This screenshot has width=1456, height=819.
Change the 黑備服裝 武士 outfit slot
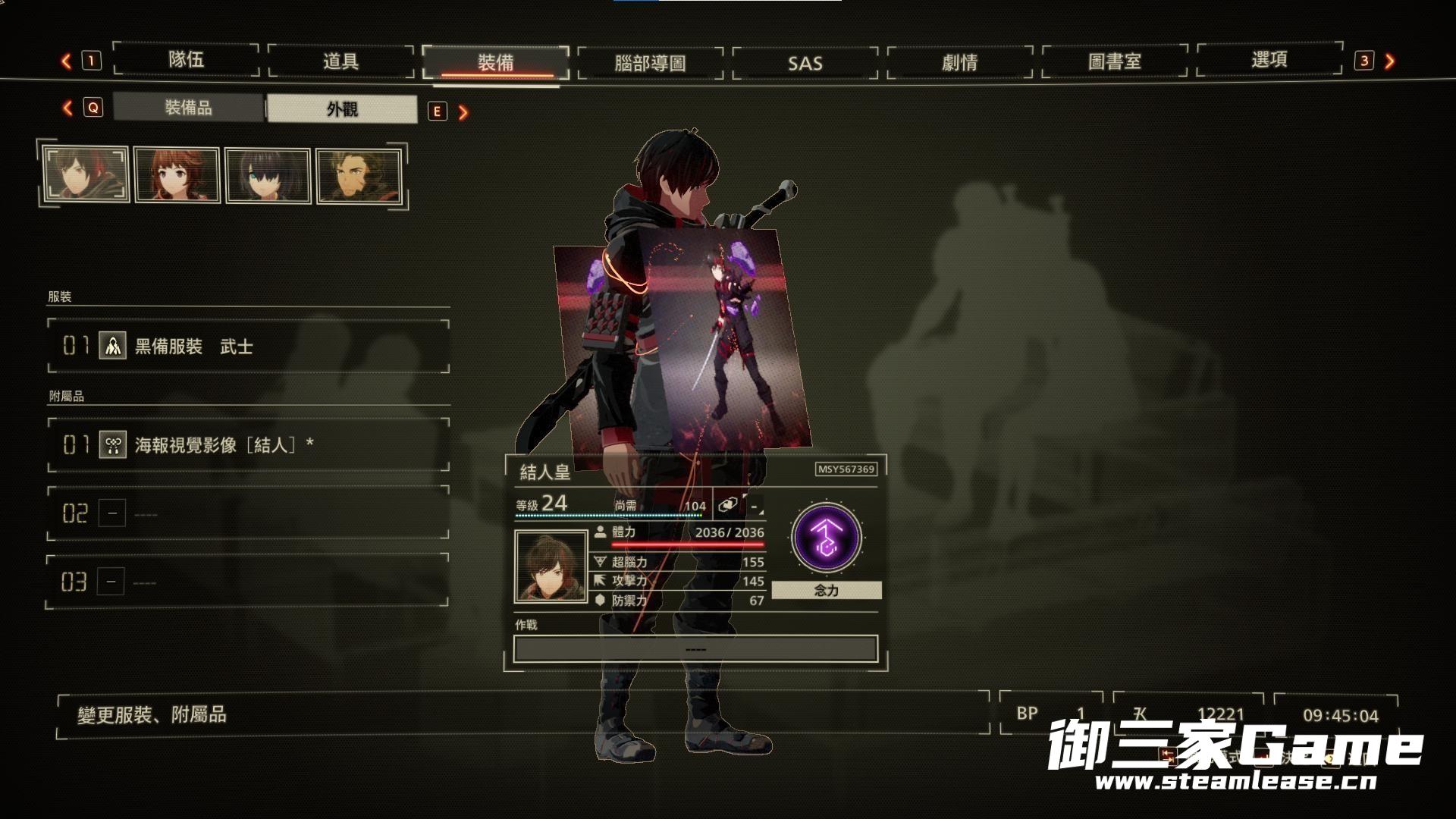tap(248, 347)
